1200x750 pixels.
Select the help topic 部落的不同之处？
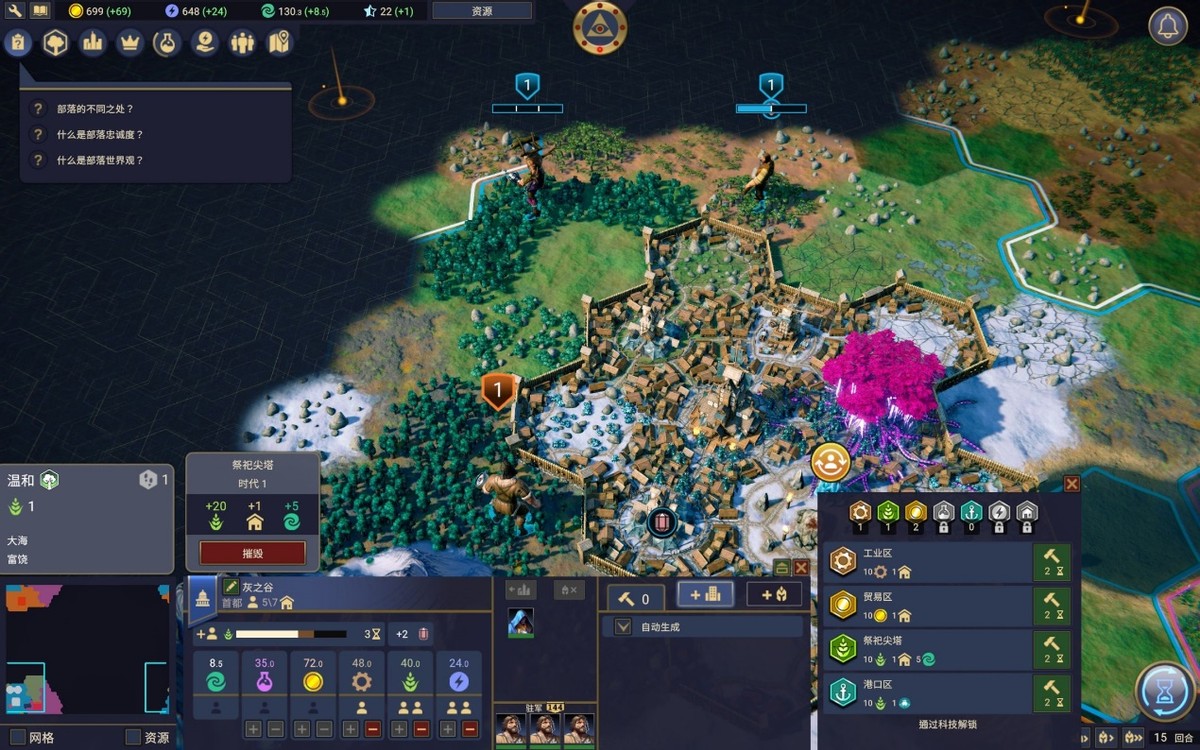[x=95, y=108]
